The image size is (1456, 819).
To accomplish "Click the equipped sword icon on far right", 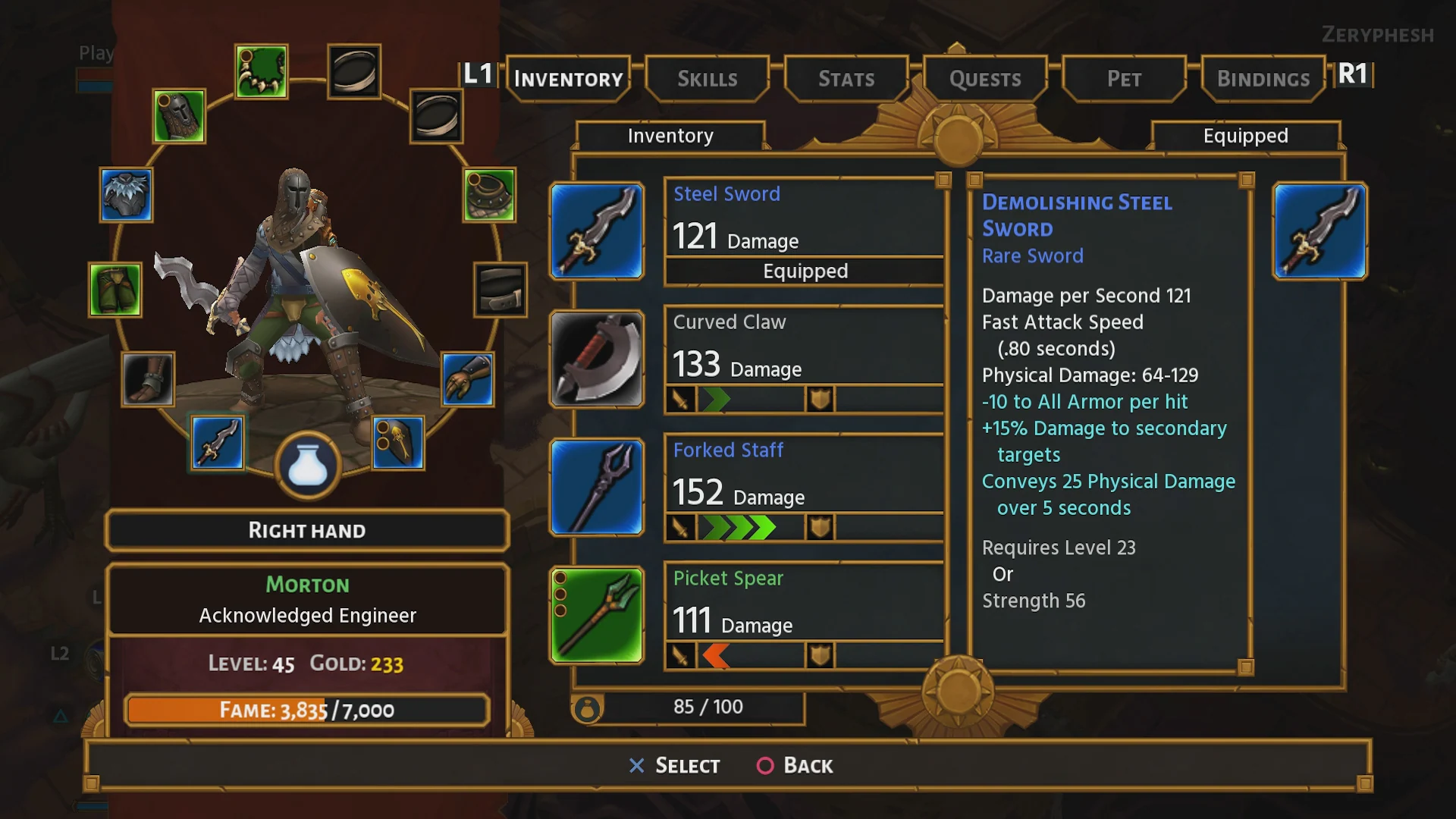I will pyautogui.click(x=1319, y=231).
